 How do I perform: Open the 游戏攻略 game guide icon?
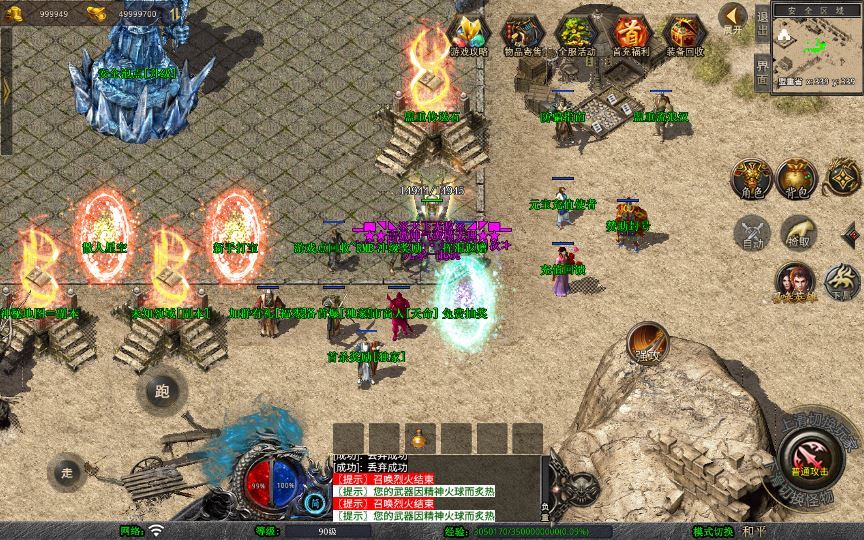tap(470, 33)
